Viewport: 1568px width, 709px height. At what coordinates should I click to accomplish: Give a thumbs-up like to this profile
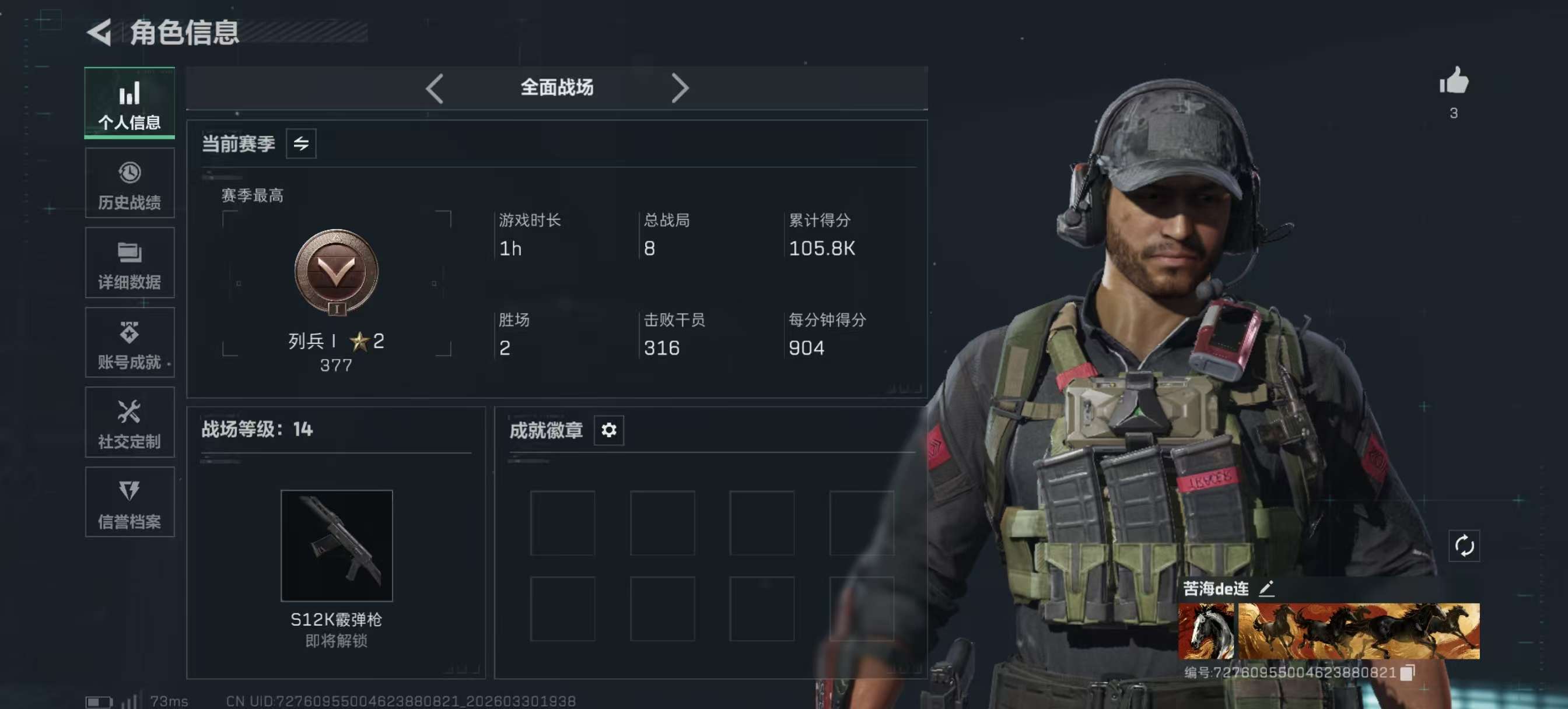1454,81
